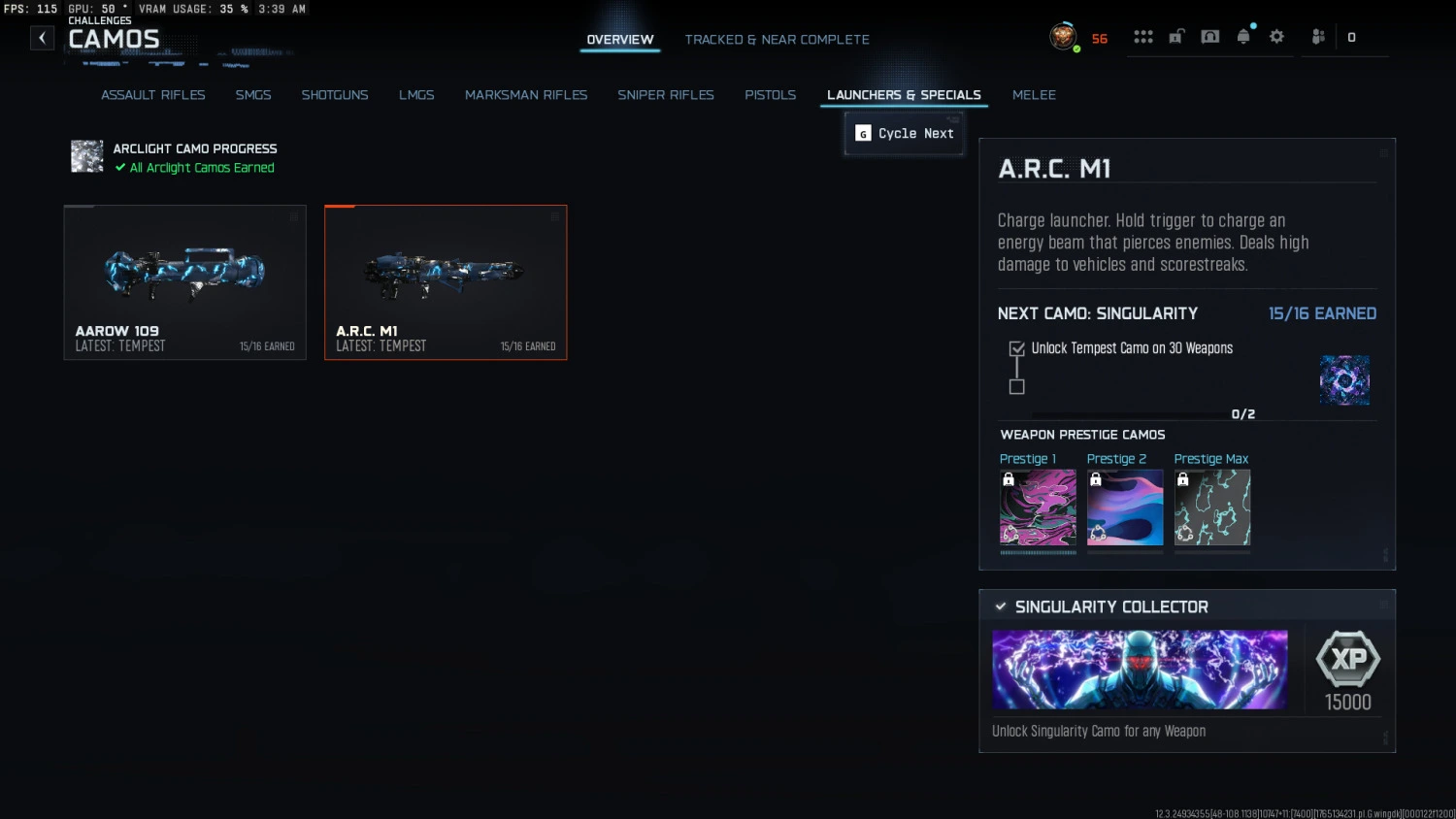Screen dimensions: 1456x819
Task: Collapse the Singularity Collector section checkmark
Action: click(1001, 606)
